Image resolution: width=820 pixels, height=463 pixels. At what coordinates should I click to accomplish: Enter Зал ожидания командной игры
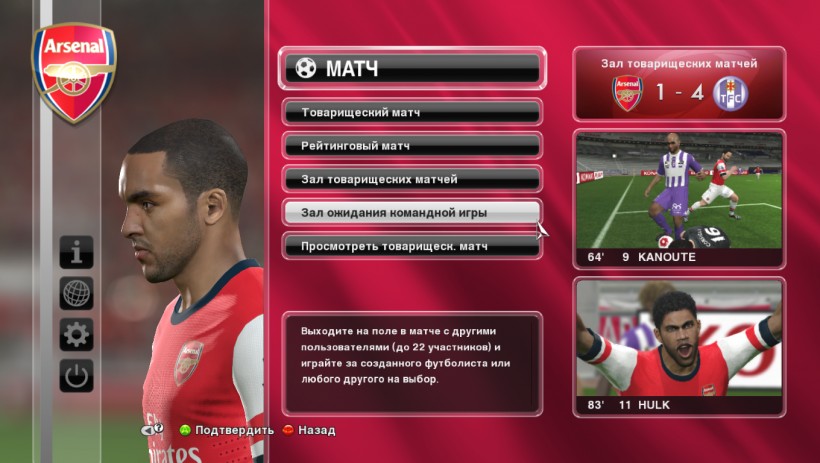click(412, 213)
